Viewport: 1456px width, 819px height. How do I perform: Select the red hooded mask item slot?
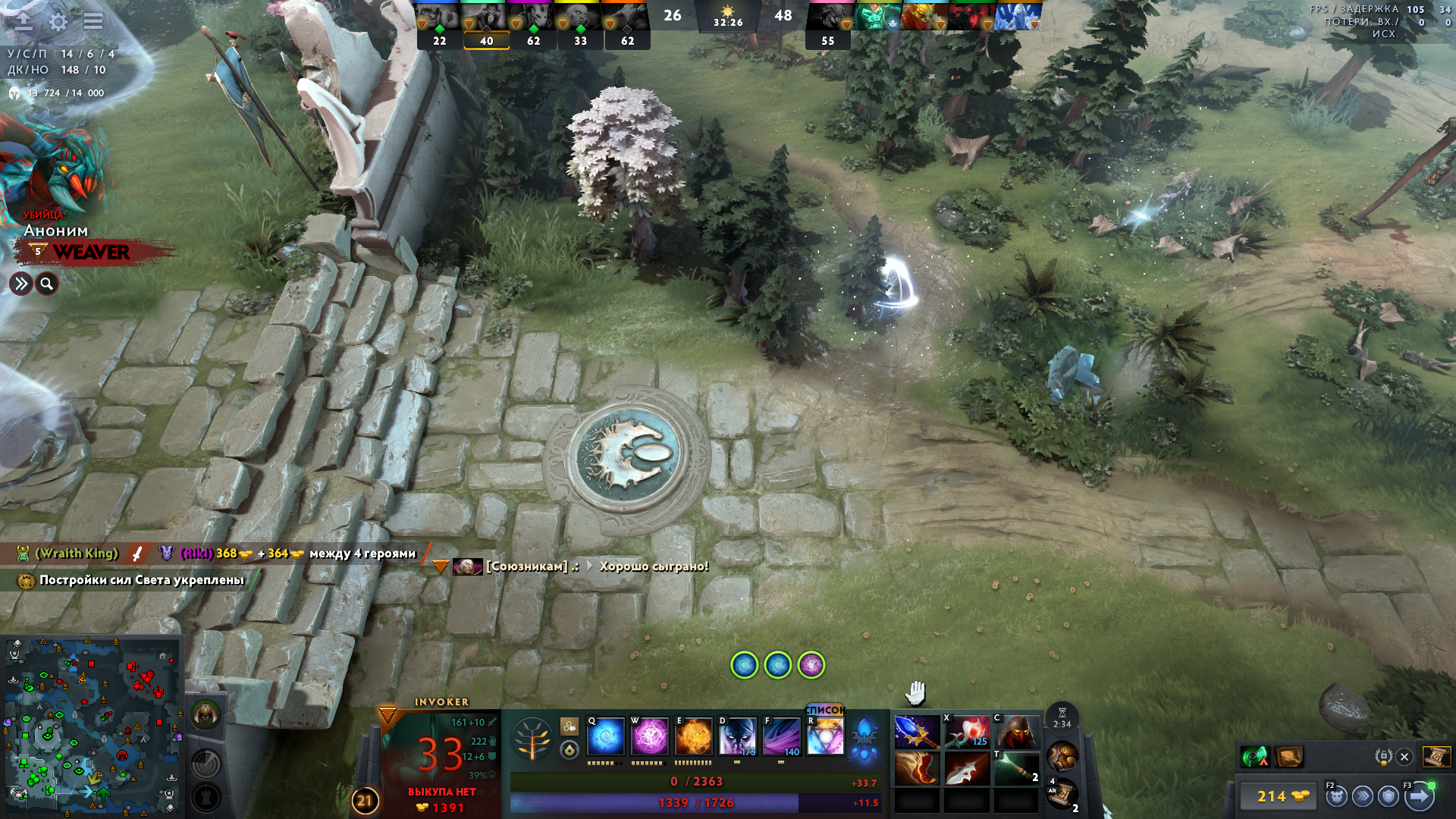1017,732
